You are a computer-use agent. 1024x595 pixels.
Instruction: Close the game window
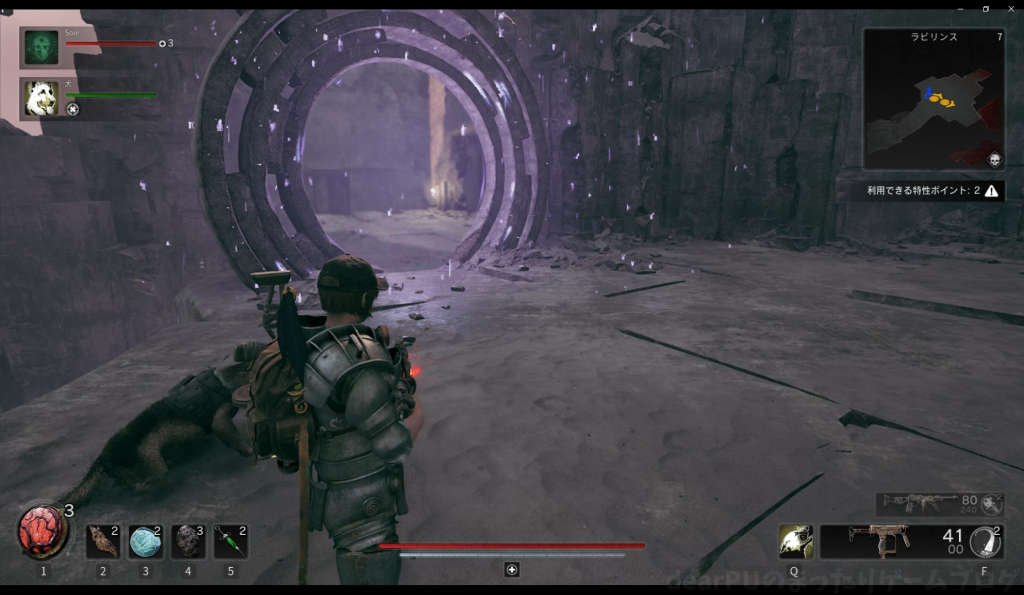(1011, 7)
